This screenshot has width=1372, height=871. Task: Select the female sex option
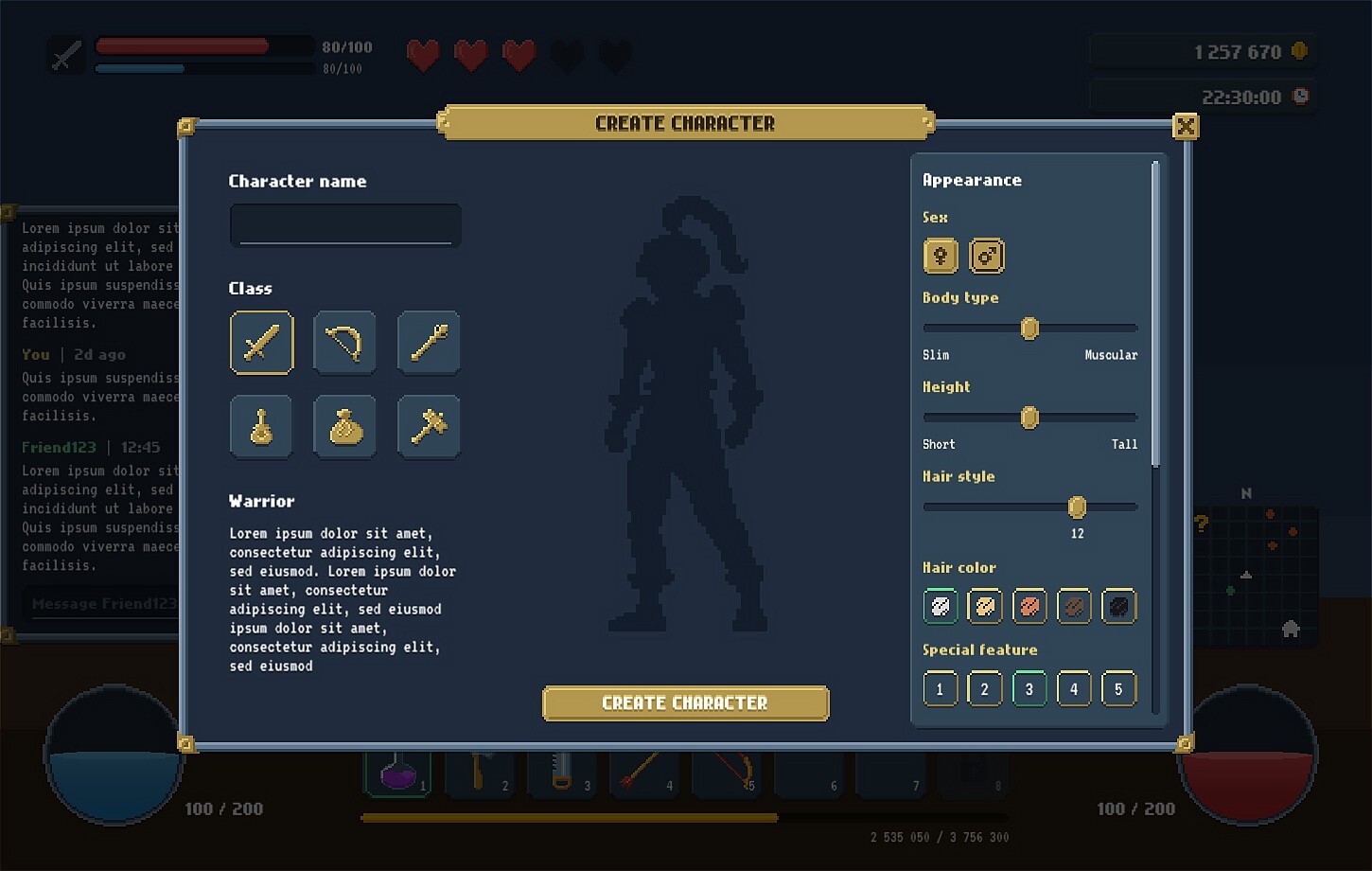tap(940, 256)
